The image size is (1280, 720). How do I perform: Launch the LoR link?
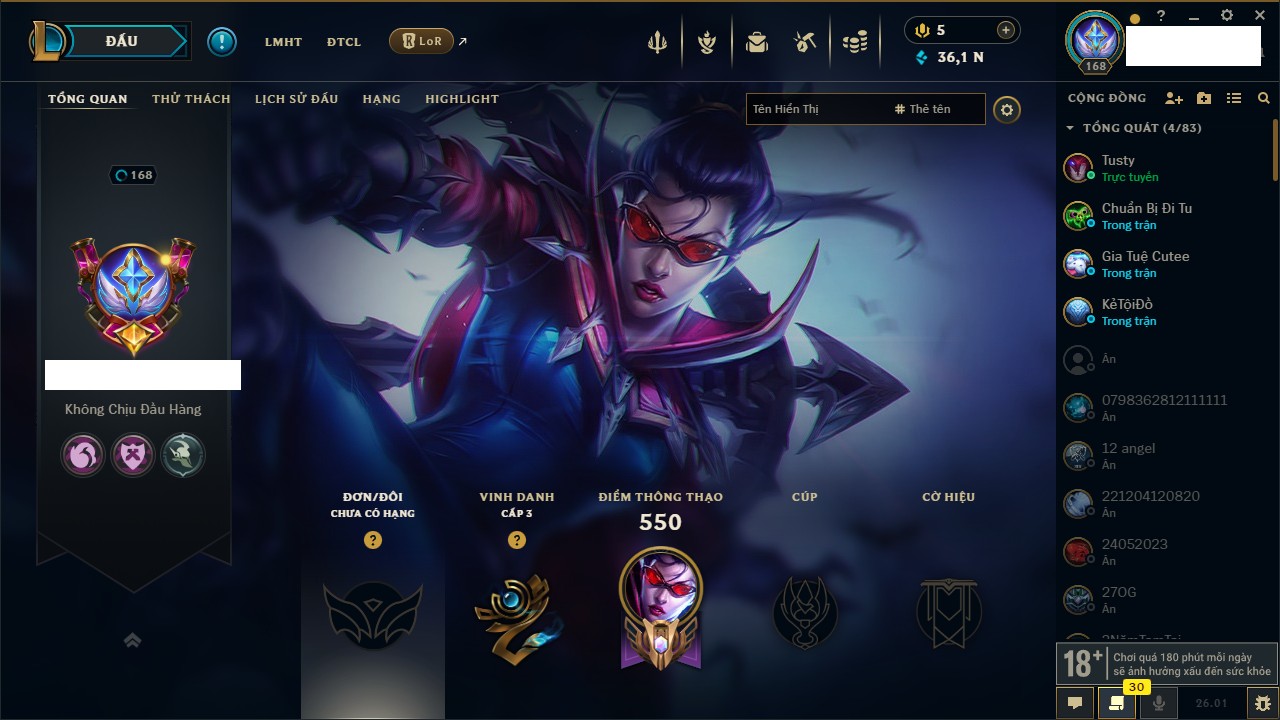click(x=421, y=42)
